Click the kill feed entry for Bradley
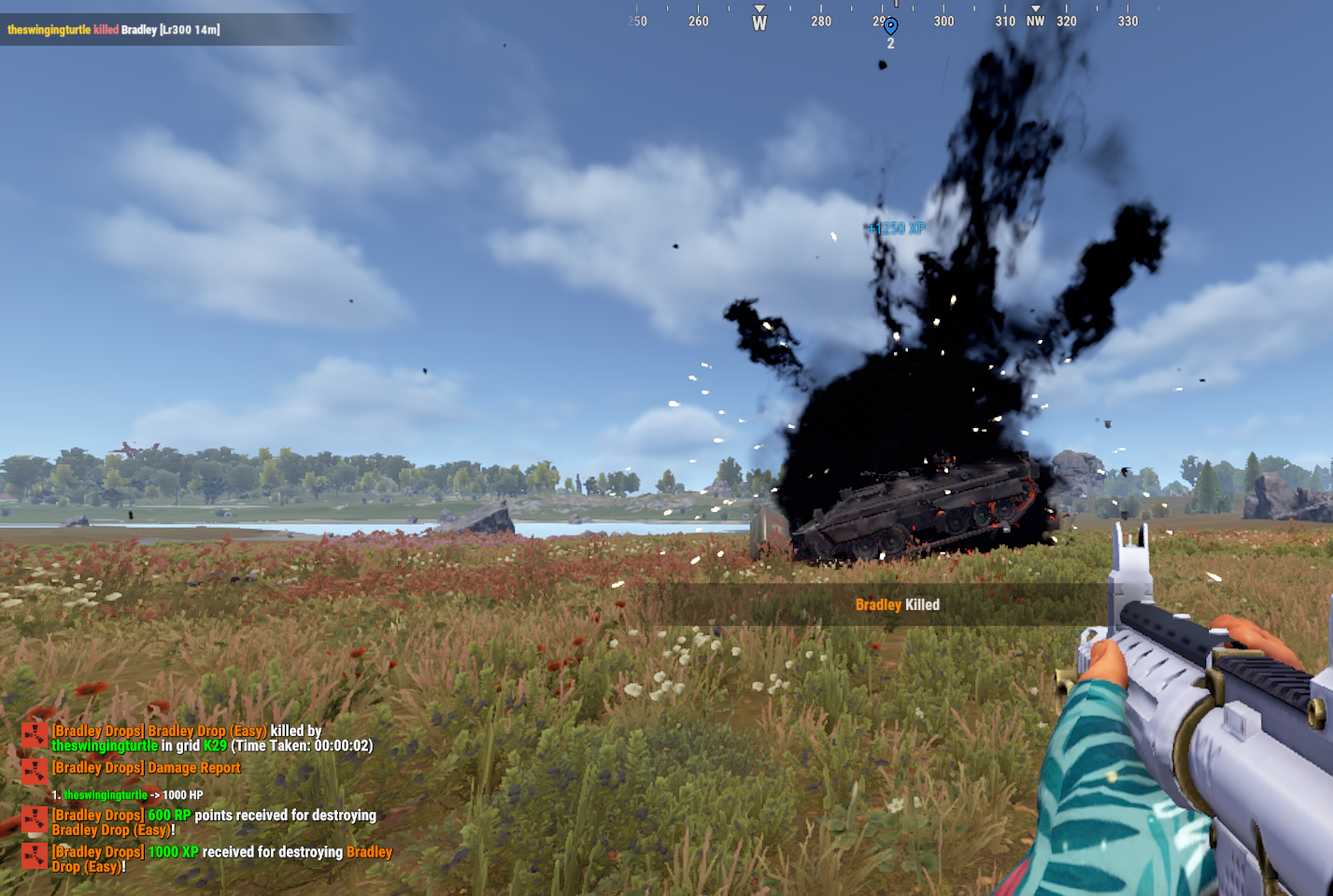The width and height of the screenshot is (1333, 896). (114, 30)
